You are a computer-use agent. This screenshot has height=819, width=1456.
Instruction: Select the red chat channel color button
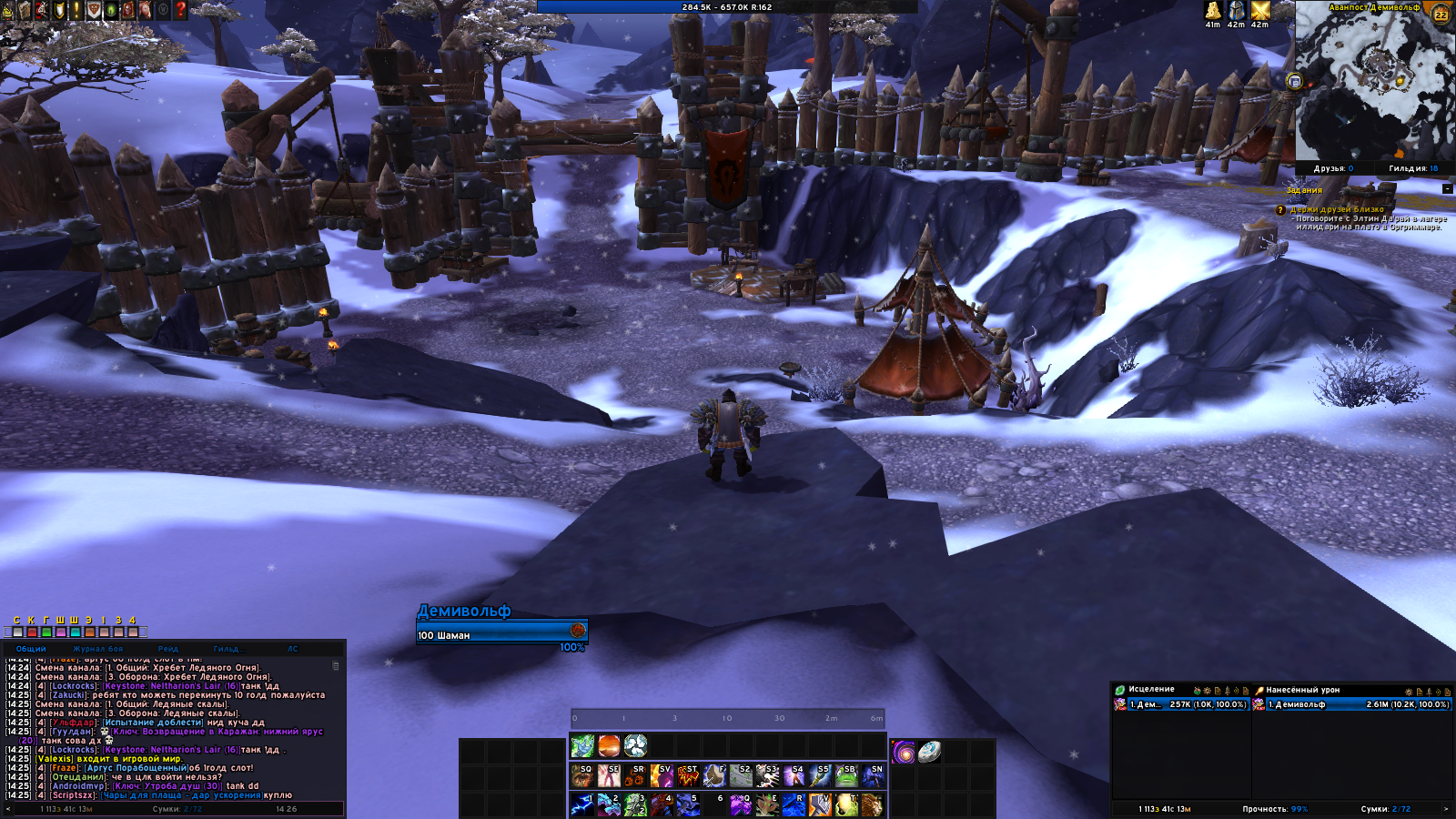[x=32, y=632]
